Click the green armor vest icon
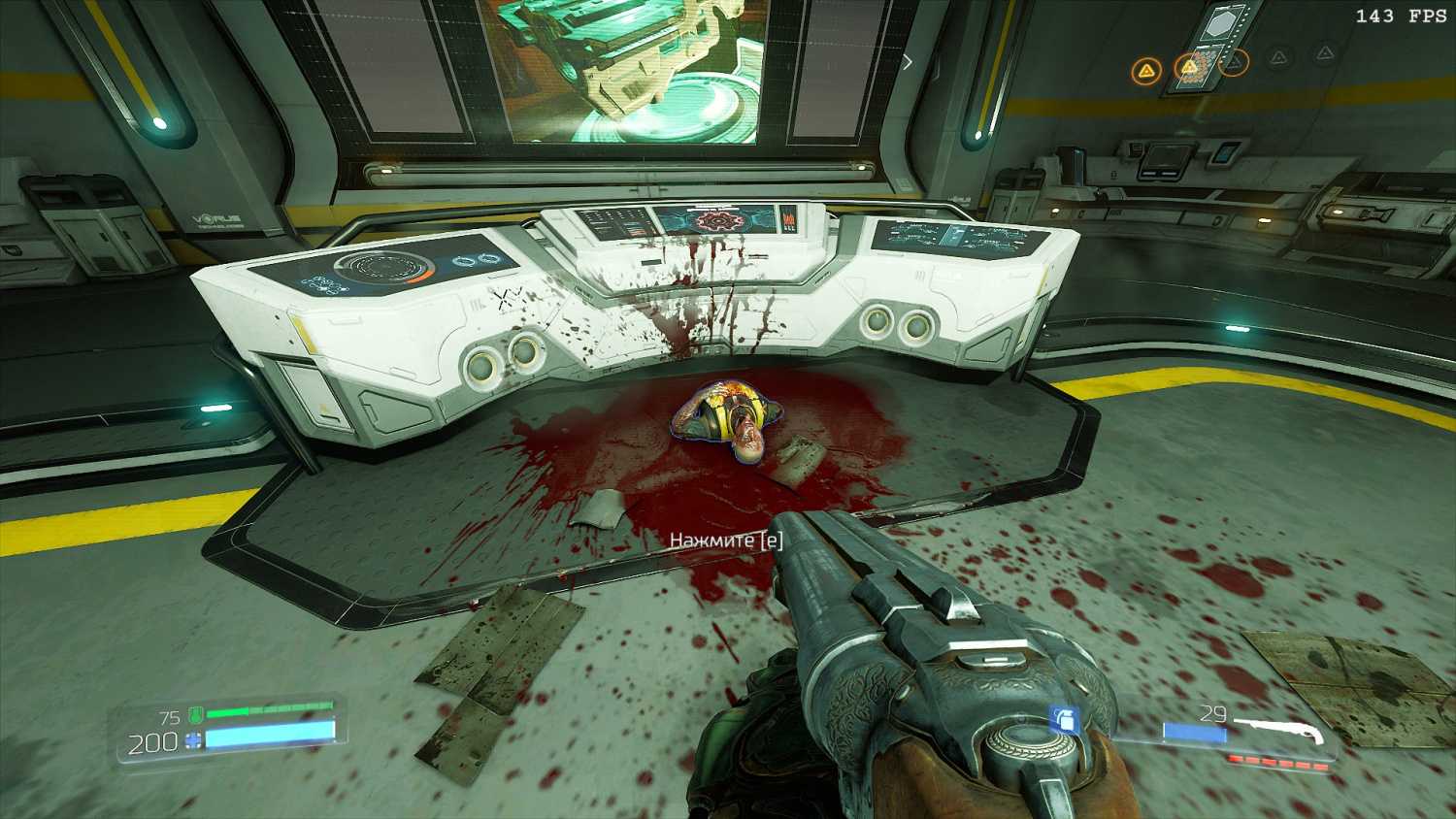Image resolution: width=1456 pixels, height=819 pixels. point(195,716)
